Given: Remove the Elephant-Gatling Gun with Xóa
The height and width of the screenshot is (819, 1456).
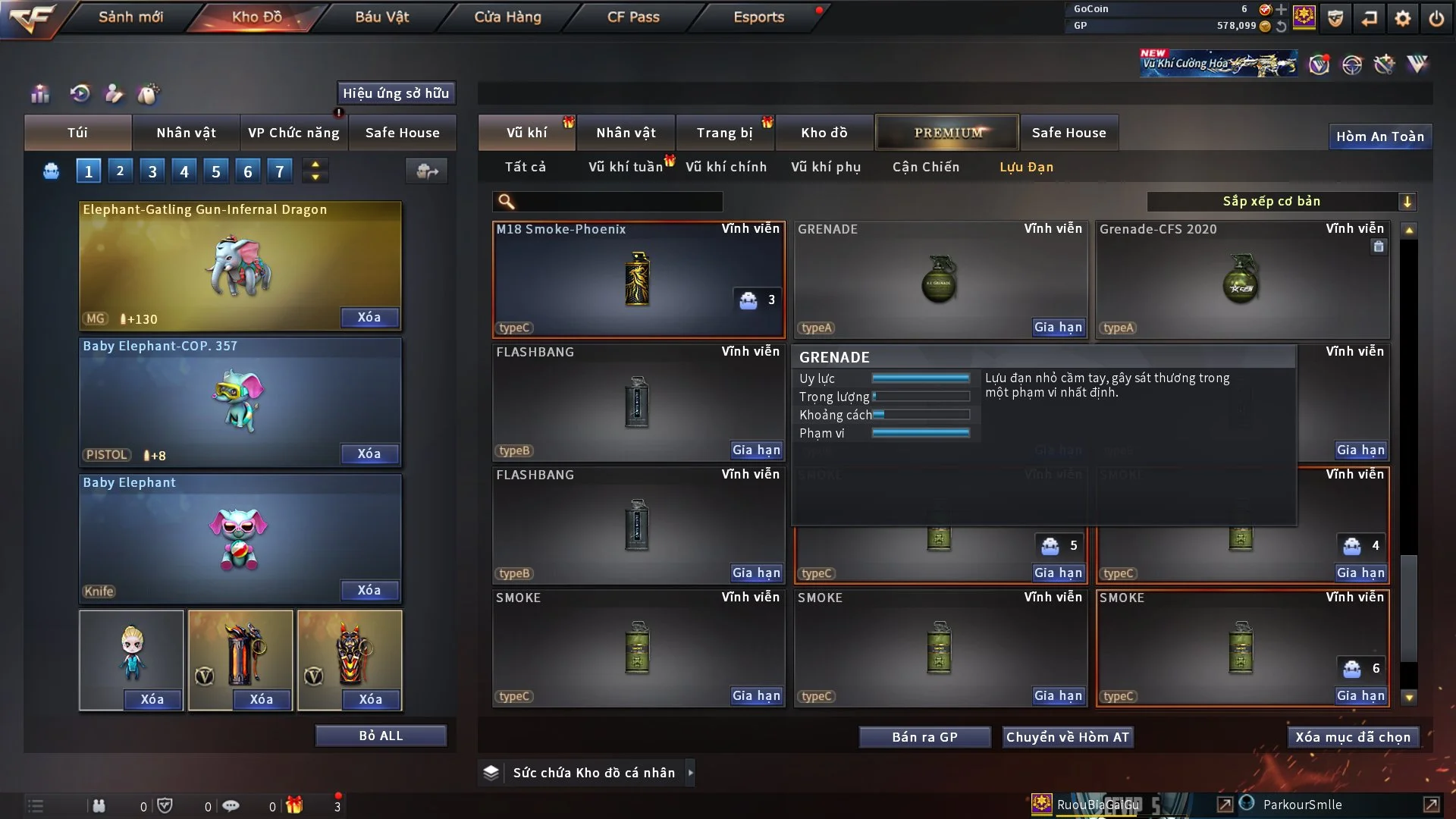Looking at the screenshot, I should coord(369,317).
